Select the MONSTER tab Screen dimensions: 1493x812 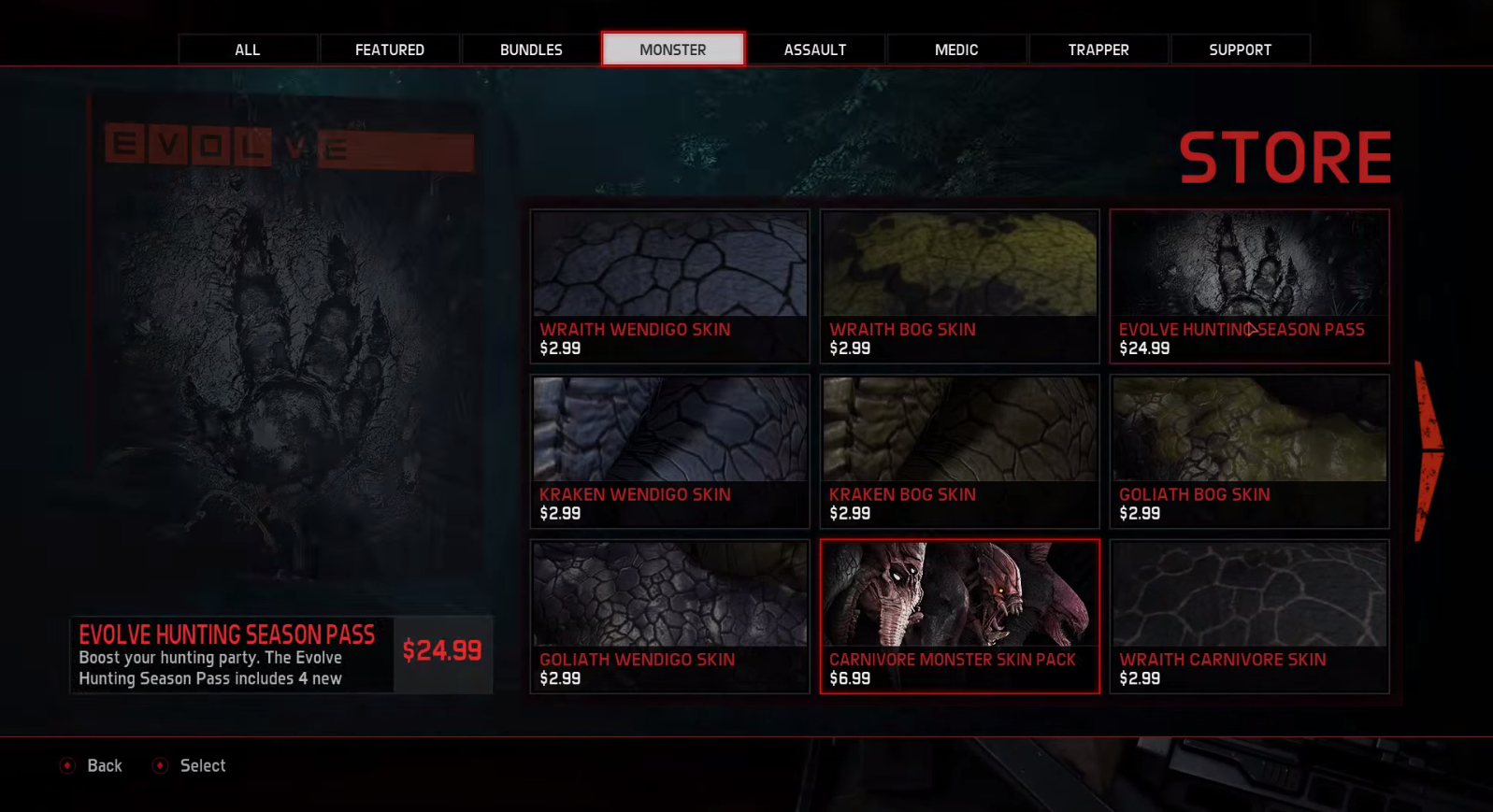point(673,50)
